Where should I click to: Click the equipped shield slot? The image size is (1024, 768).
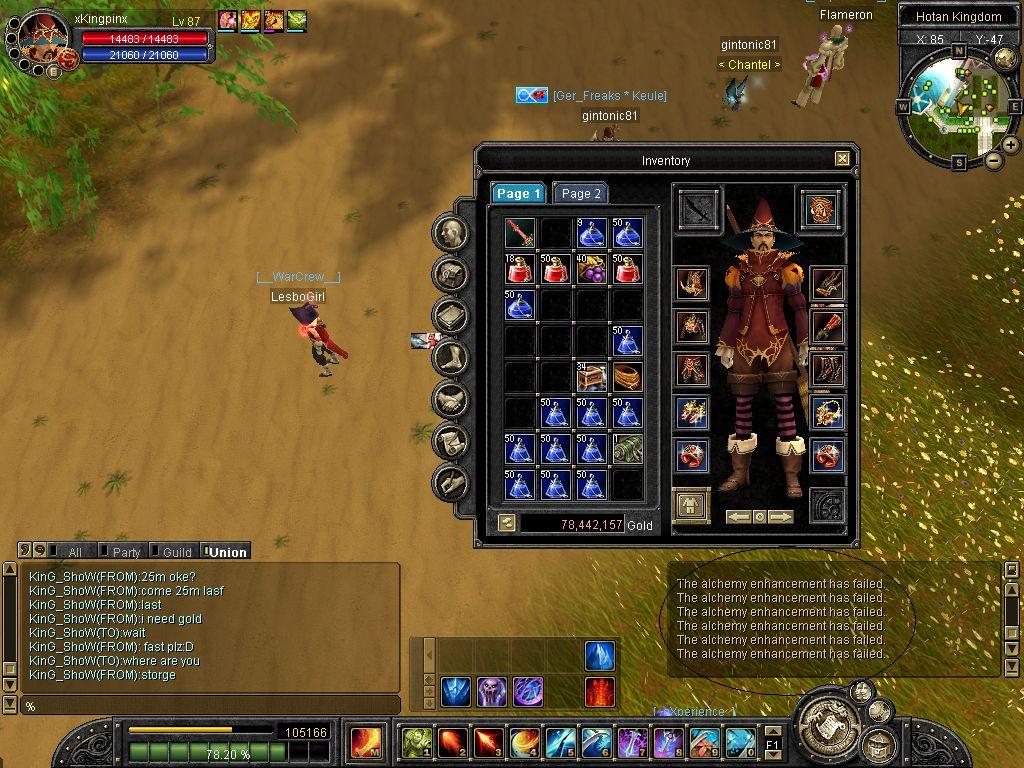tap(820, 209)
